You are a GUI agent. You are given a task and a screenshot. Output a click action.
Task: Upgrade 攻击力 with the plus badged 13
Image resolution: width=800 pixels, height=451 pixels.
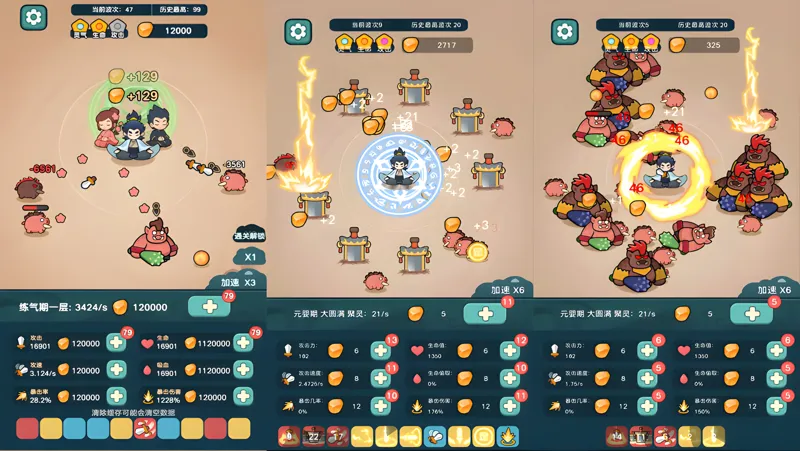point(381,351)
